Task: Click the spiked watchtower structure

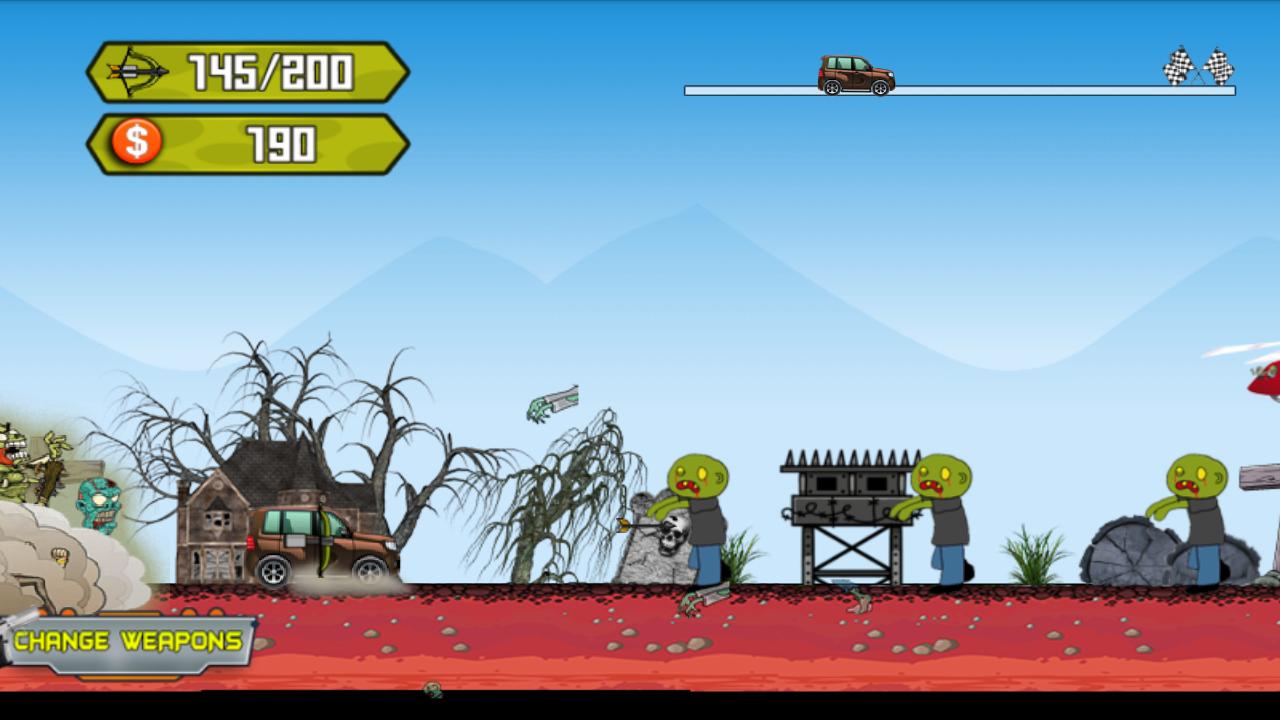Action: 843,510
